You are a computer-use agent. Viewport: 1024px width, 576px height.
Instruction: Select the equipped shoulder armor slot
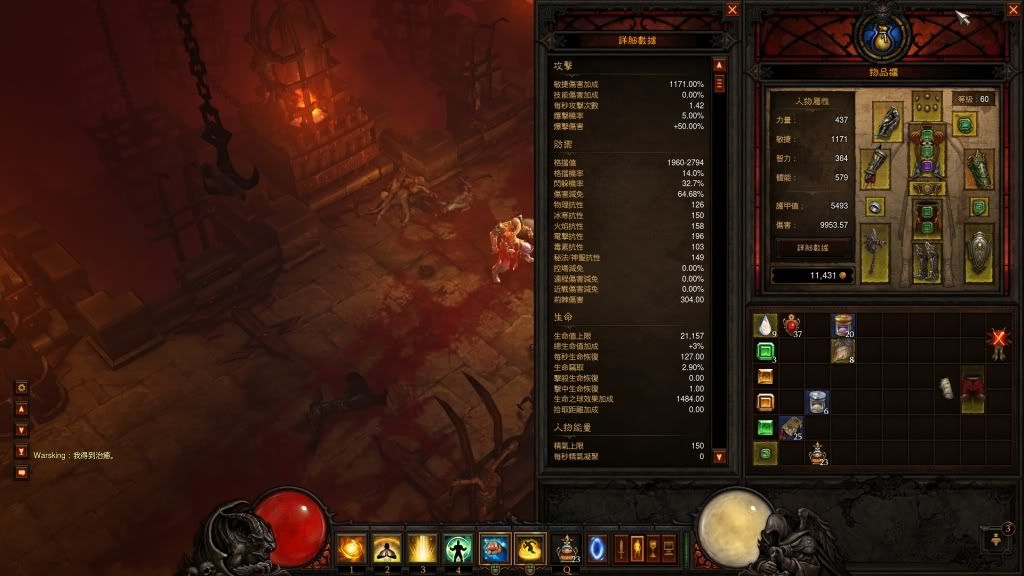click(x=887, y=122)
